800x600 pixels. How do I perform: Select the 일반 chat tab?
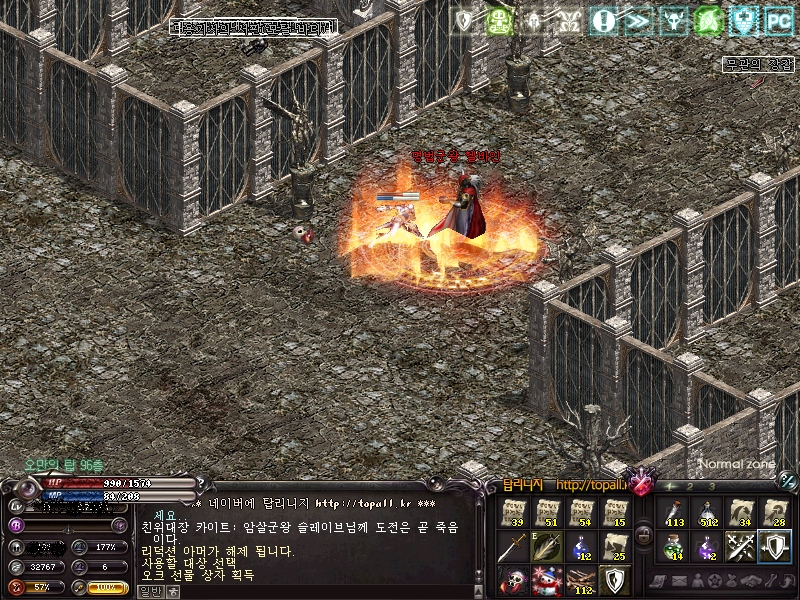146,591
